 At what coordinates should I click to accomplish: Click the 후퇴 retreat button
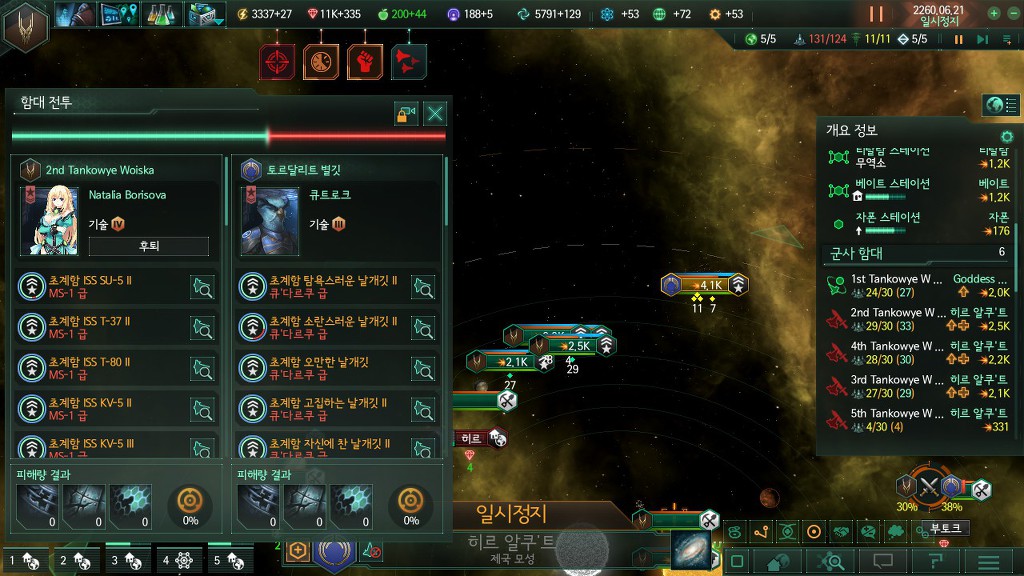tap(148, 246)
